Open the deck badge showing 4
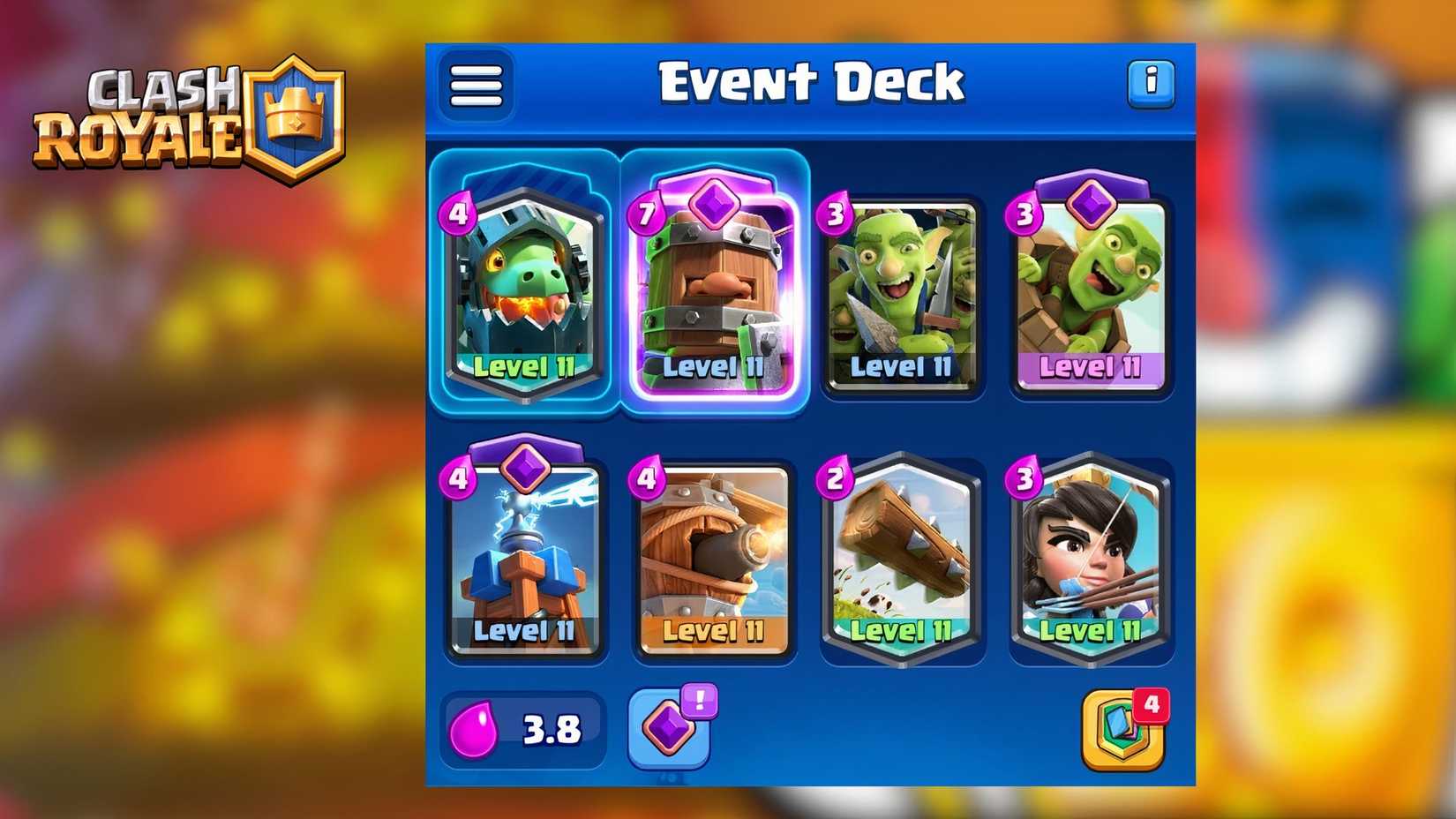 (x=1125, y=730)
